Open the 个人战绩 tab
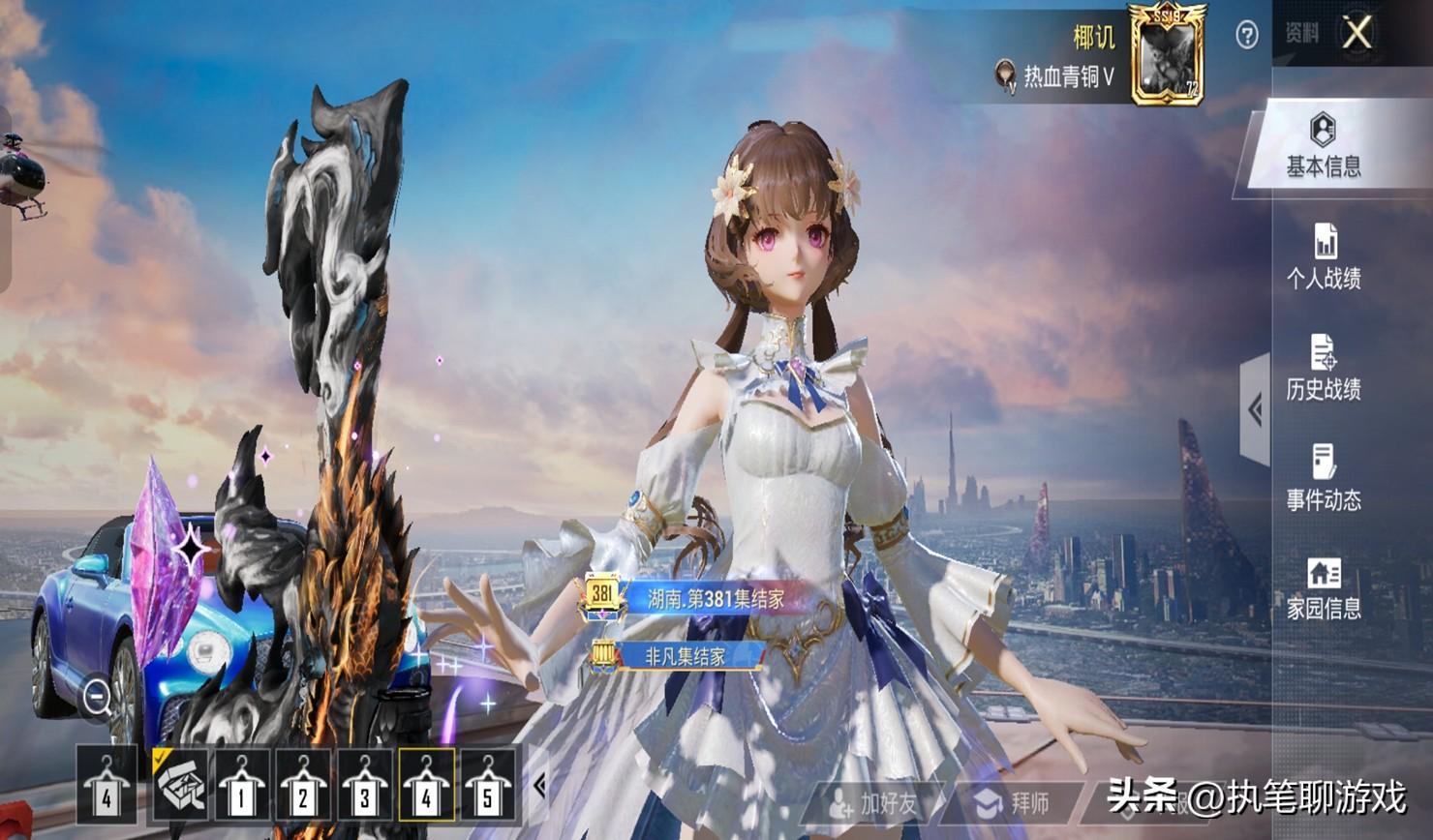This screenshot has height=840, width=1433. coord(1324,257)
